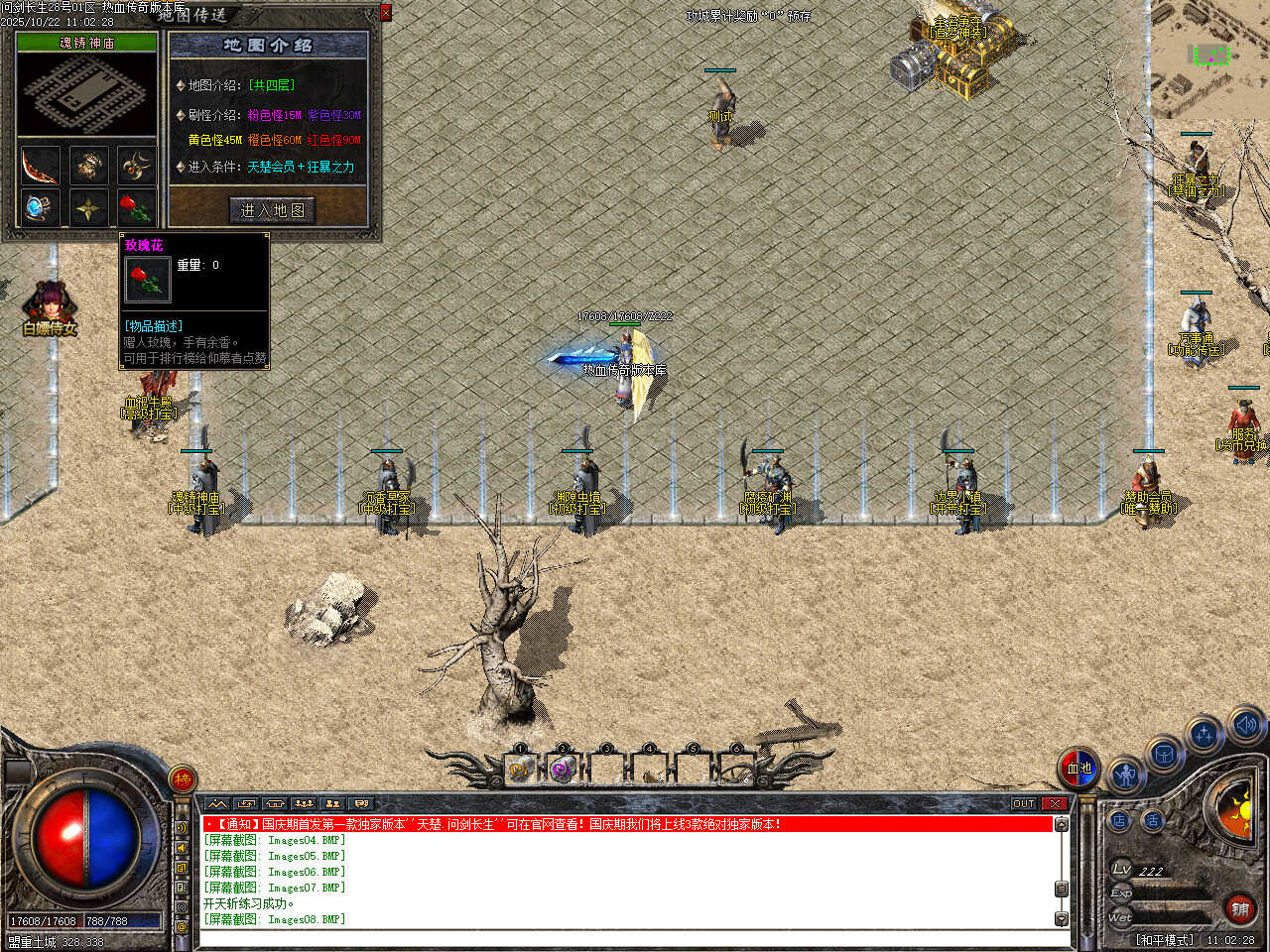Select the red curved blade reward slot
The height and width of the screenshot is (952, 1270).
point(41,165)
